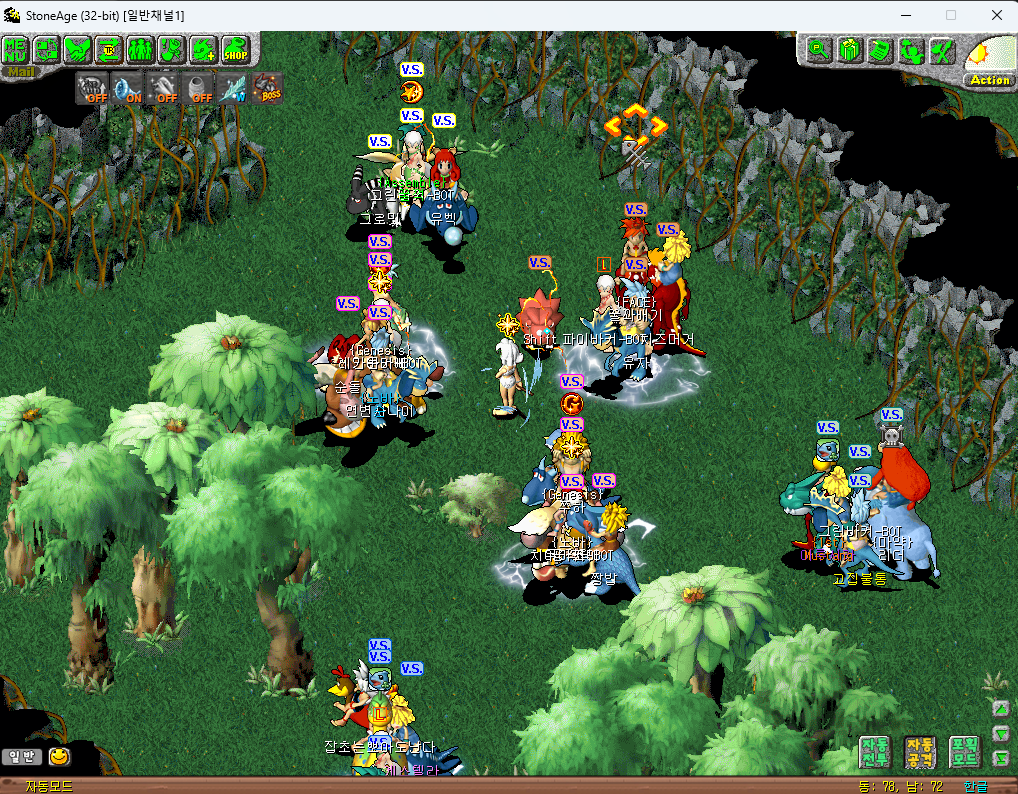Click the yellow Action button

tap(989, 79)
